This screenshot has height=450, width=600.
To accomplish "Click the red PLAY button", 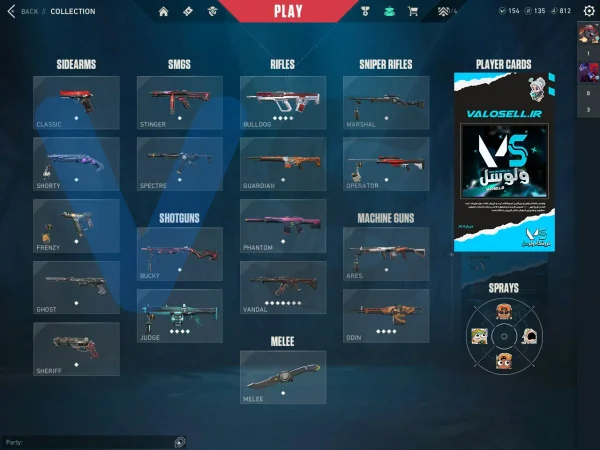I will [287, 12].
